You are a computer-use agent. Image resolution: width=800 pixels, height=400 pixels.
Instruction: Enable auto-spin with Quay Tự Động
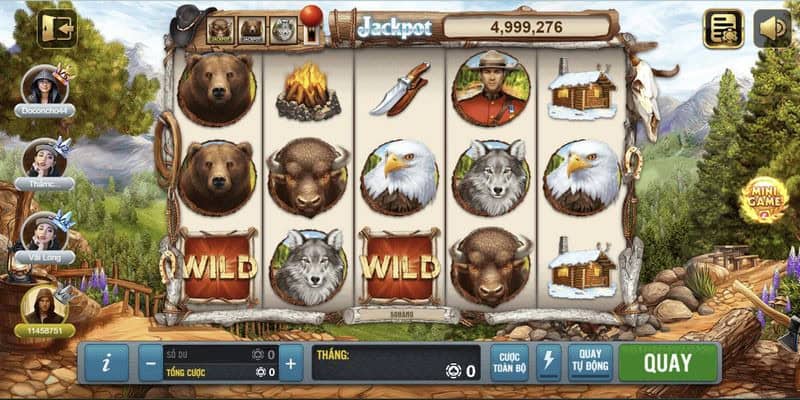tap(590, 363)
